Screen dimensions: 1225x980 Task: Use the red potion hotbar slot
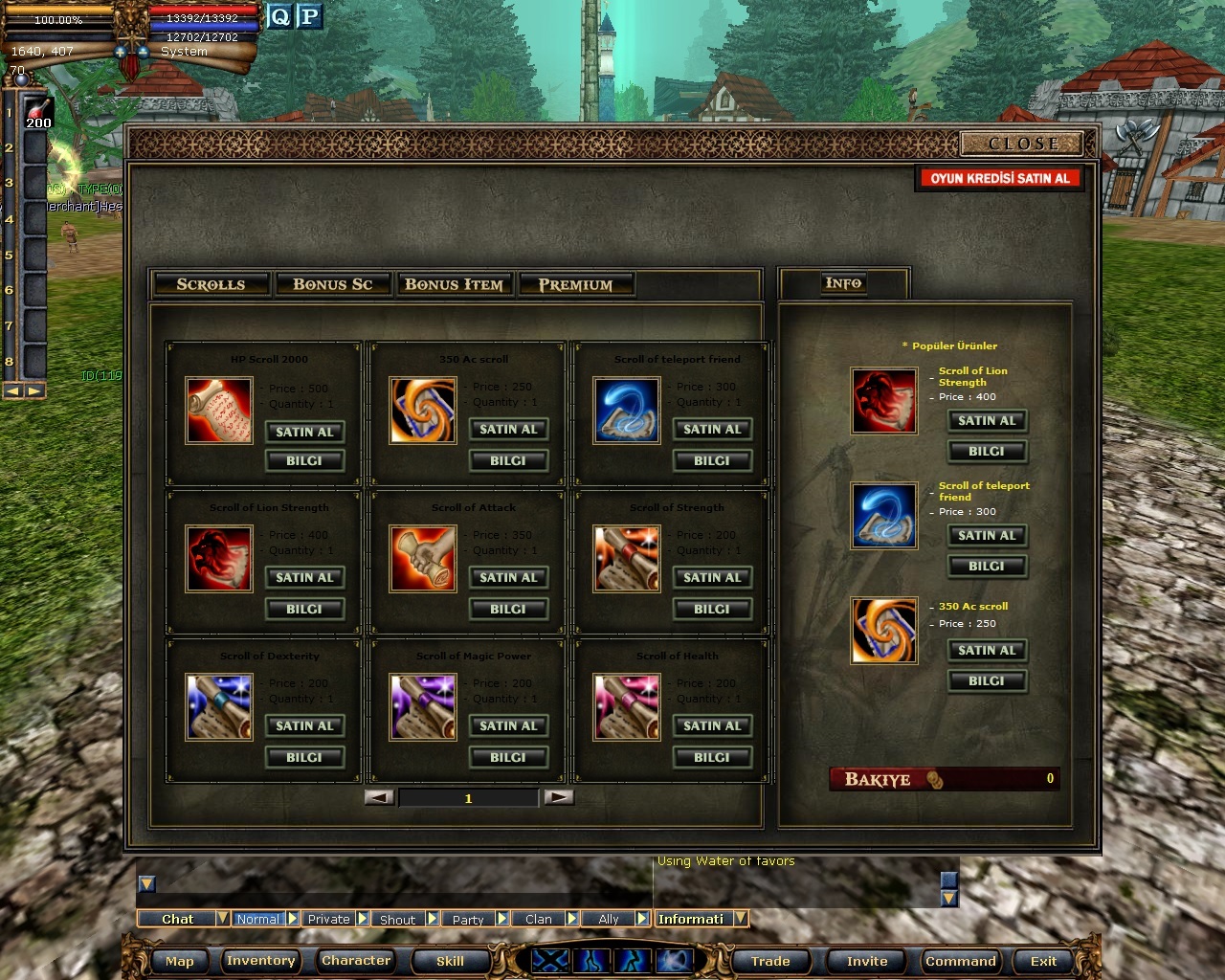coord(37,112)
